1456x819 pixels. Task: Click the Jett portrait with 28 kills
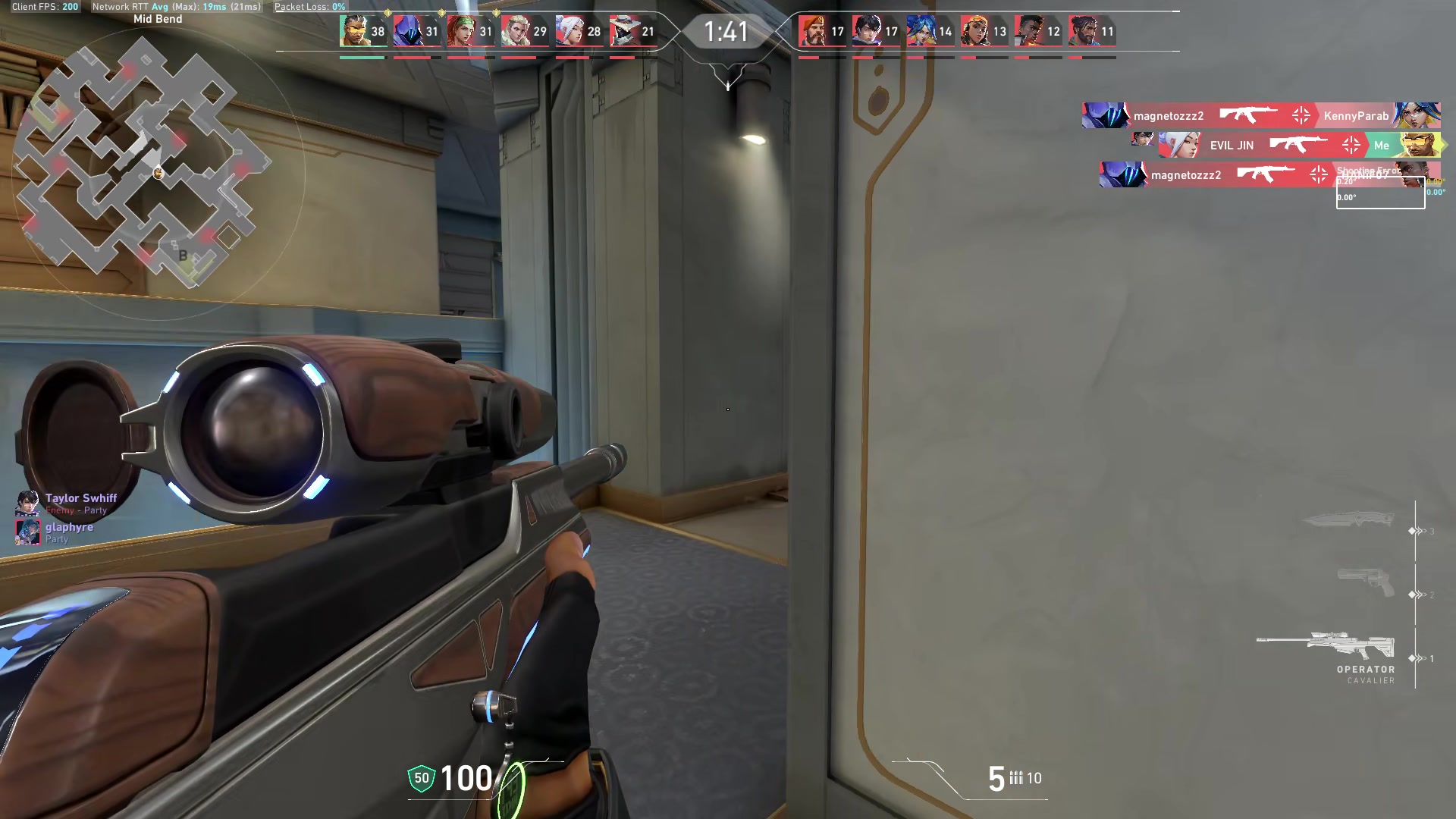click(573, 32)
